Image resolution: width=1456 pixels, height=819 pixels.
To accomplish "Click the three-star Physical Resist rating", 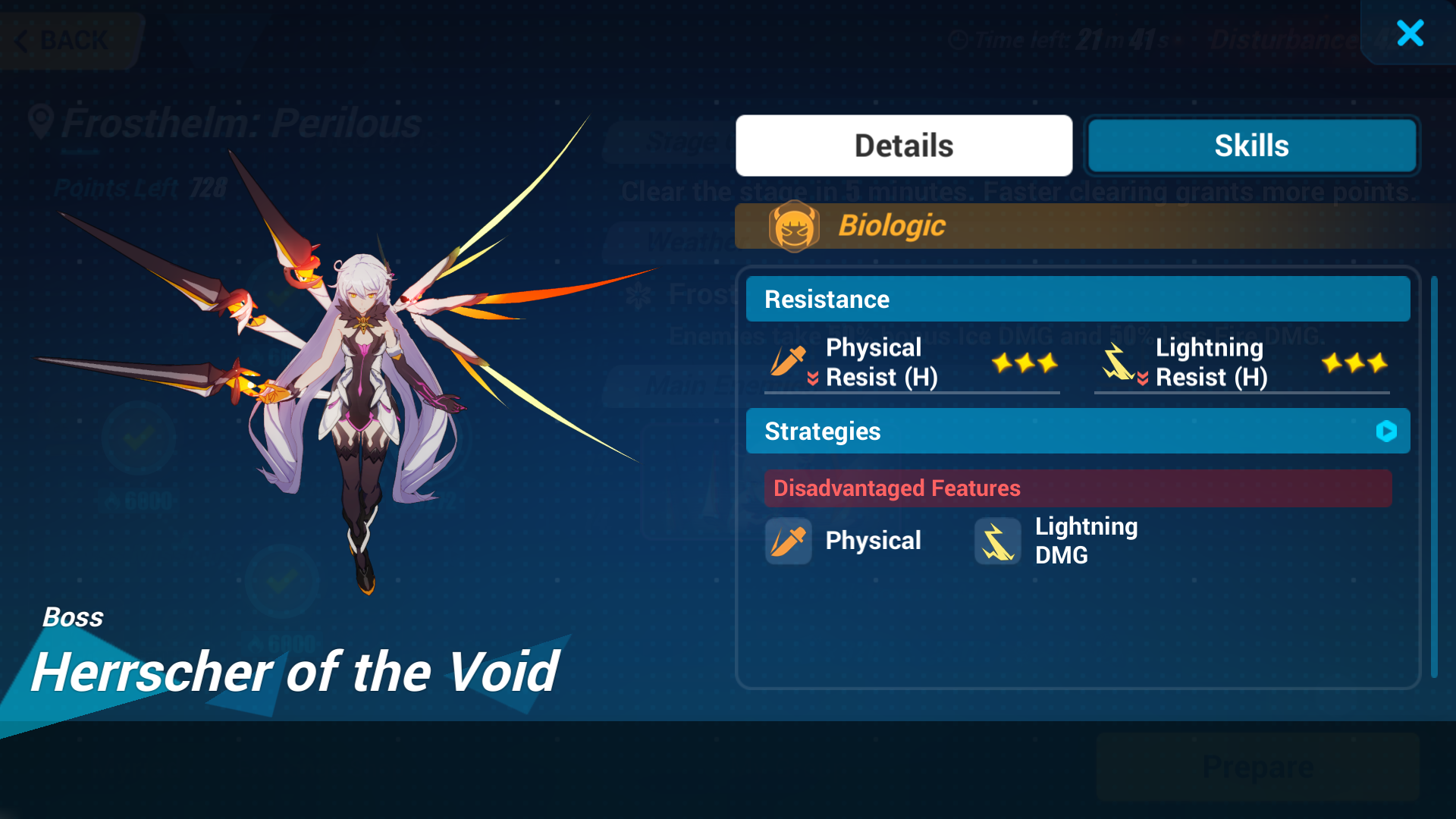I will [x=1025, y=362].
